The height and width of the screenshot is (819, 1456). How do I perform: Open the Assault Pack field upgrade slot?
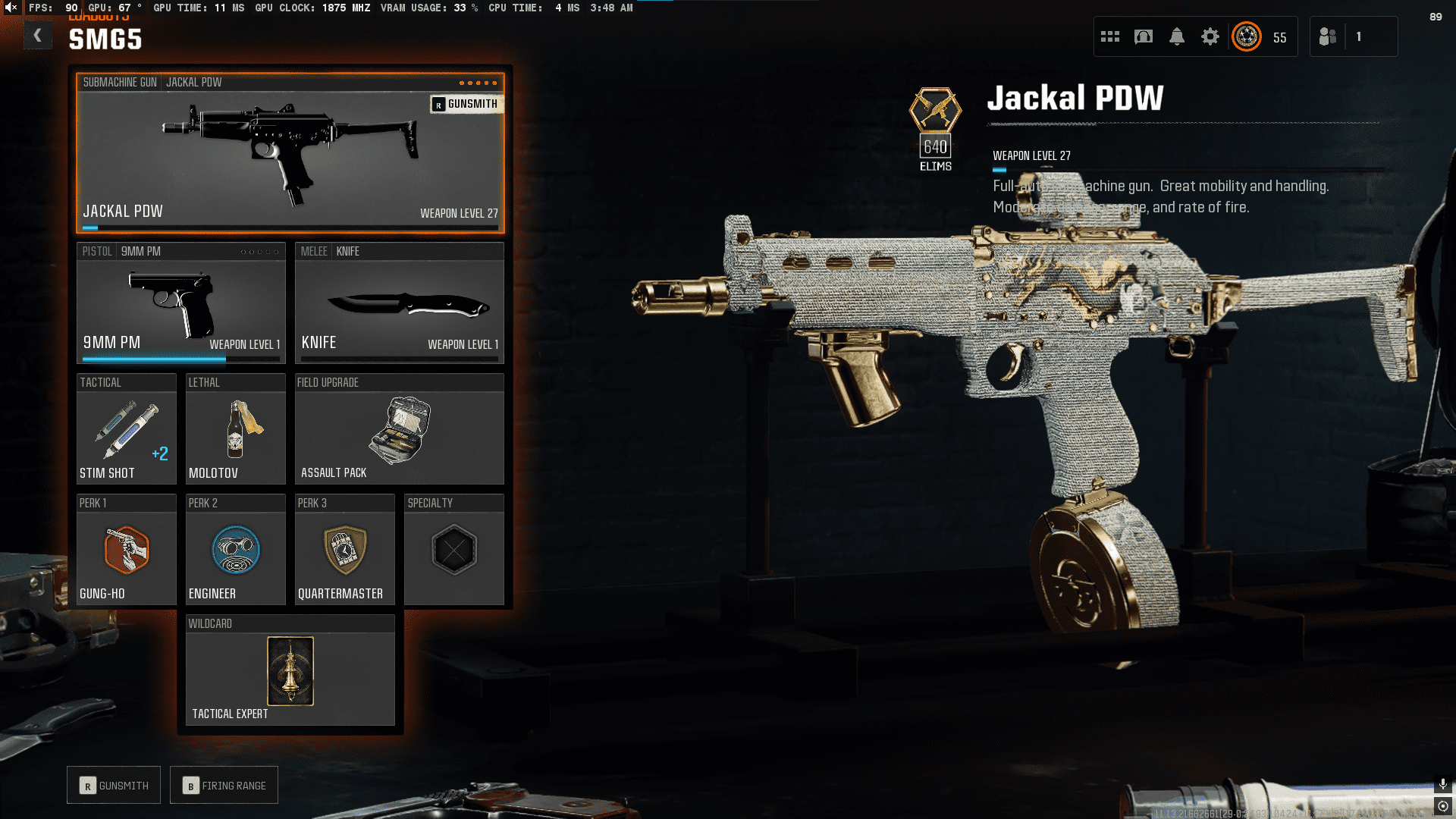[x=399, y=429]
